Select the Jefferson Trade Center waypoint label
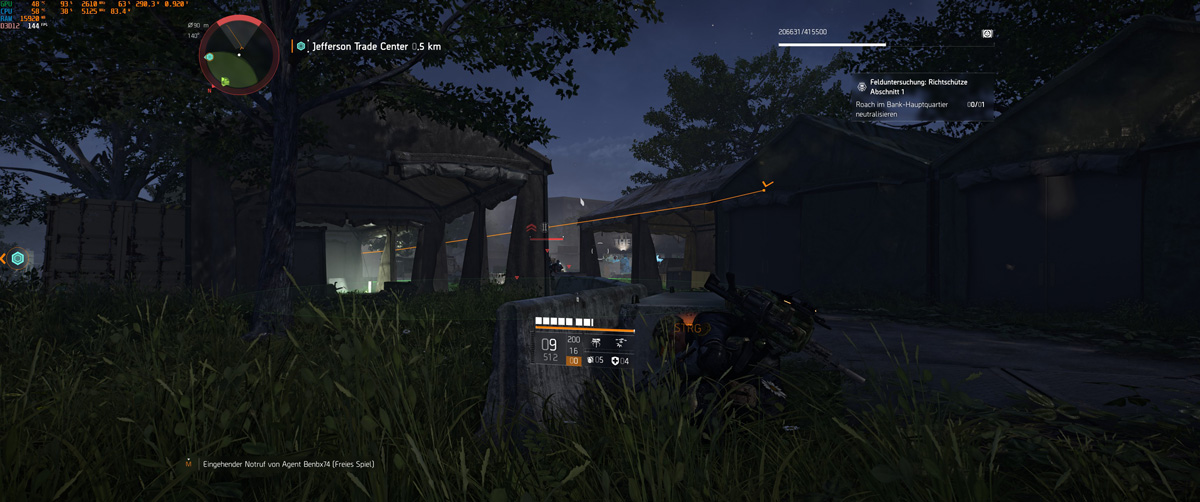Image resolution: width=1200 pixels, height=502 pixels. (375, 46)
